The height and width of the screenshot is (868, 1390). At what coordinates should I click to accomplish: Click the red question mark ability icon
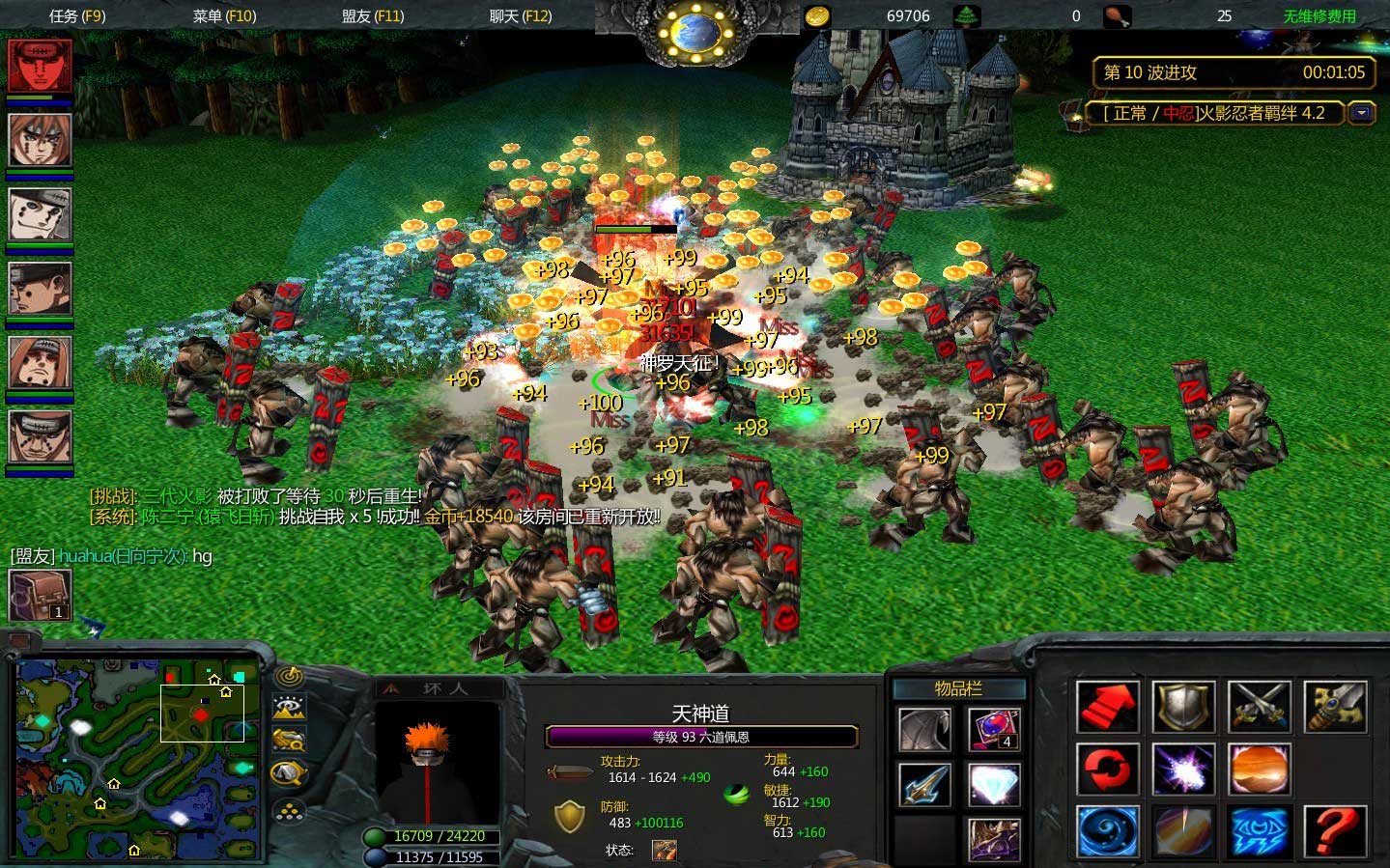coord(1336,831)
